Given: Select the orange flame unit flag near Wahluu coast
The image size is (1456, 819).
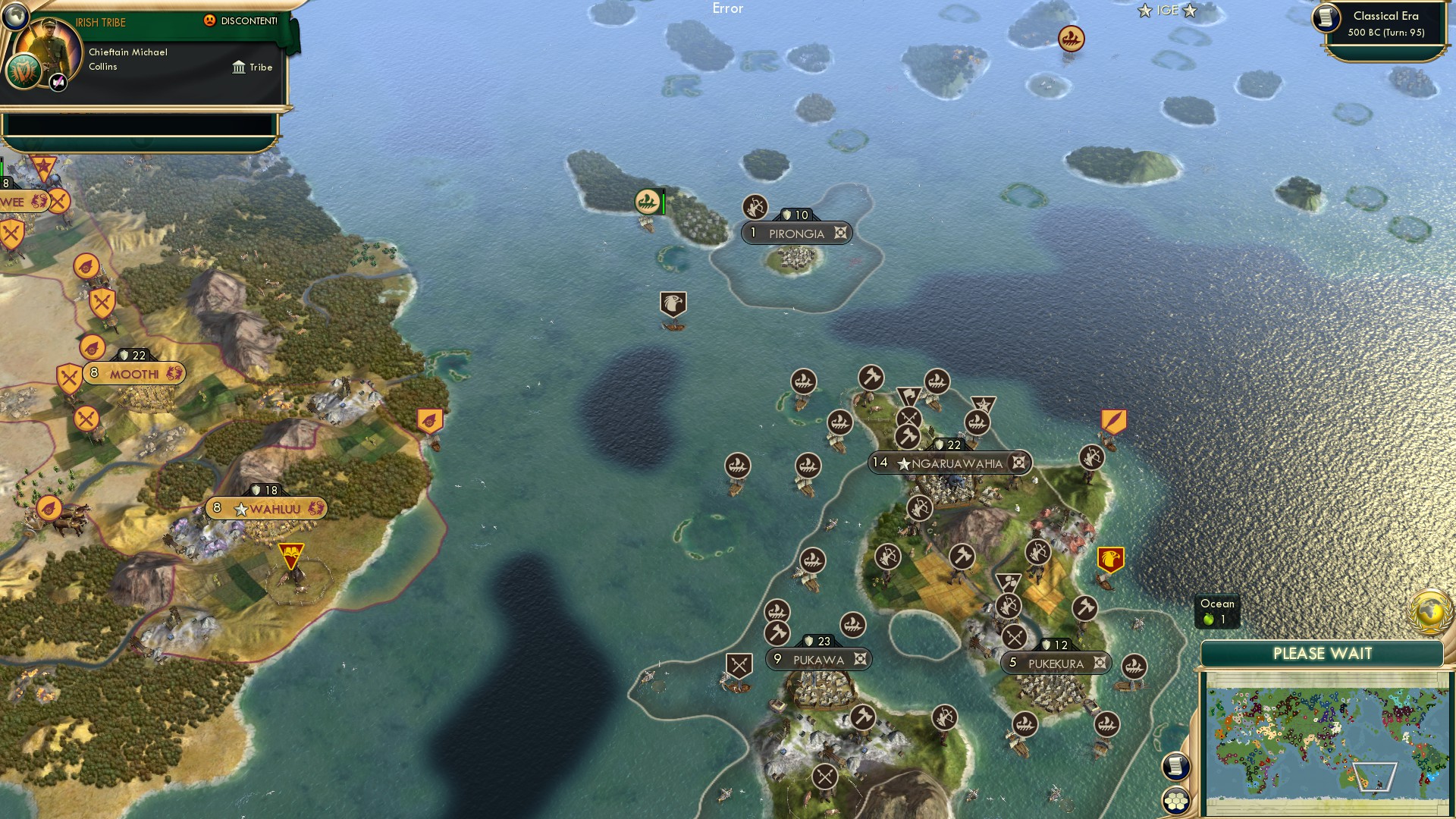Looking at the screenshot, I should point(429,421).
